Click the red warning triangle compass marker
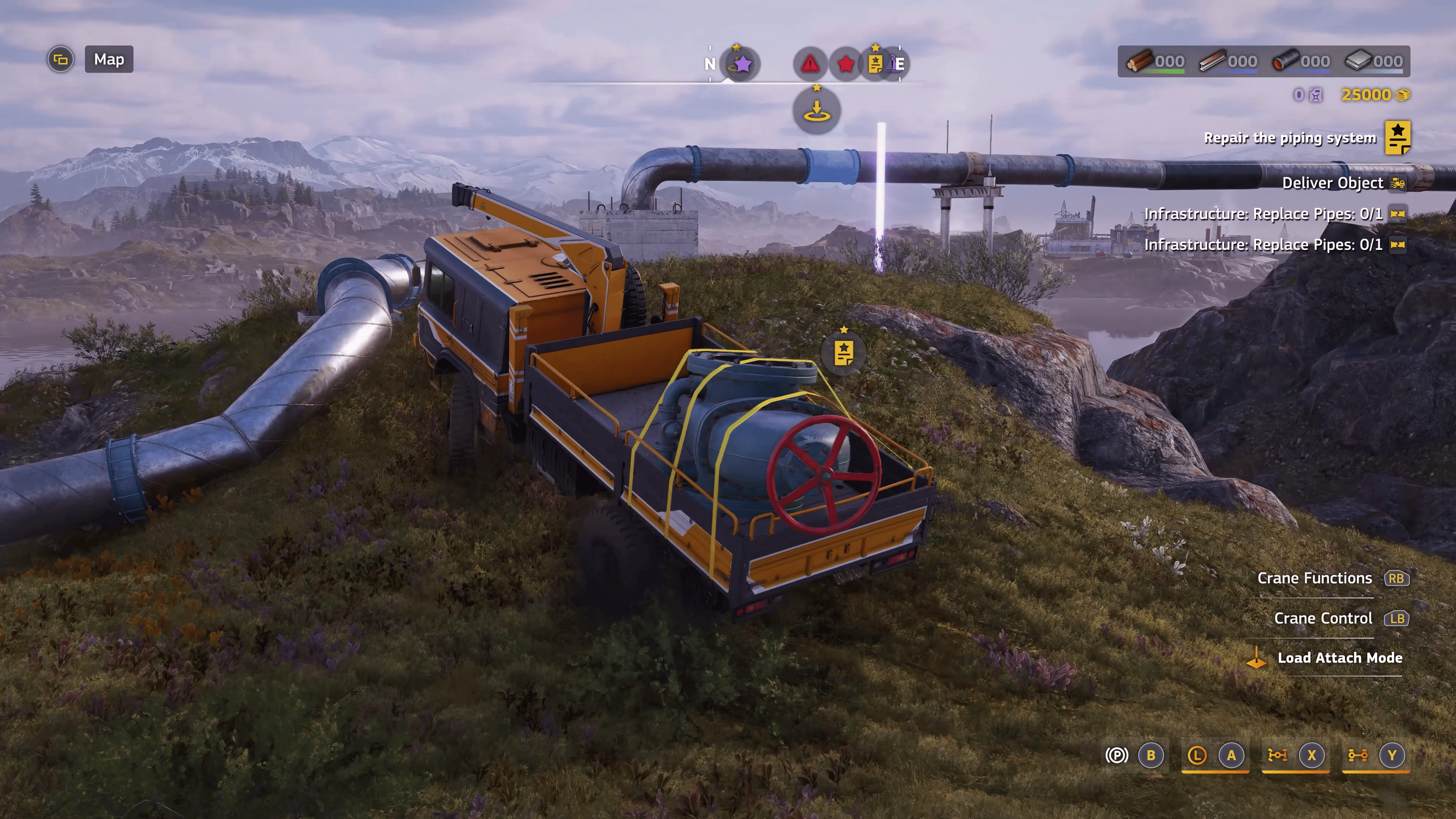Image resolution: width=1456 pixels, height=819 pixels. tap(811, 64)
